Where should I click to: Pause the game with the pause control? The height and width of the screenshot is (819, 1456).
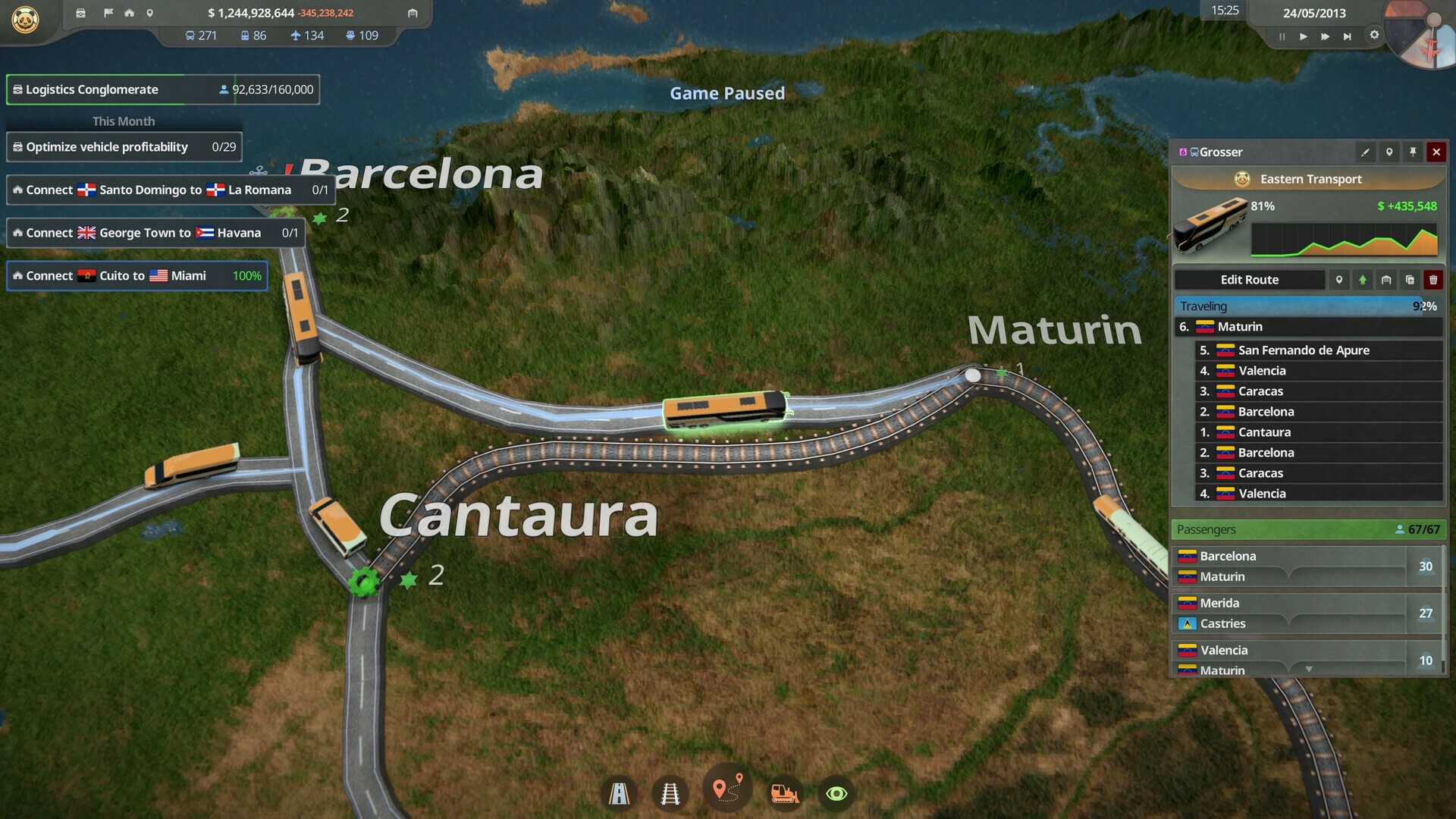pyautogui.click(x=1282, y=36)
